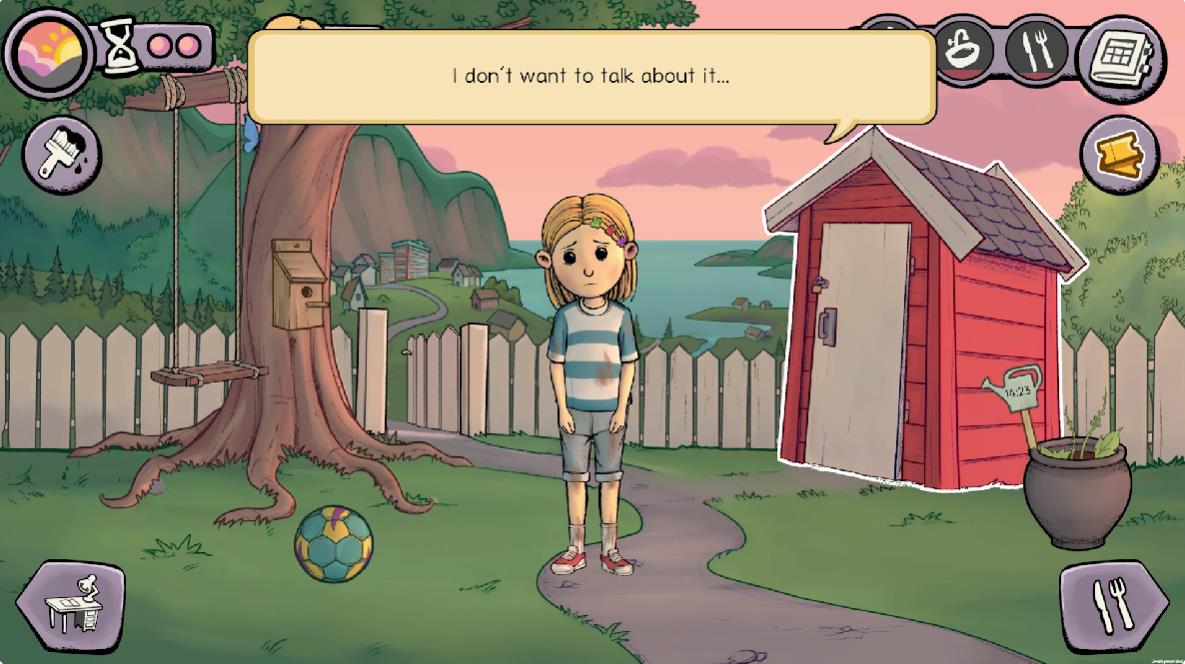Click the golden tickets icon
Viewport: 1185px width, 664px height.
(x=1118, y=155)
